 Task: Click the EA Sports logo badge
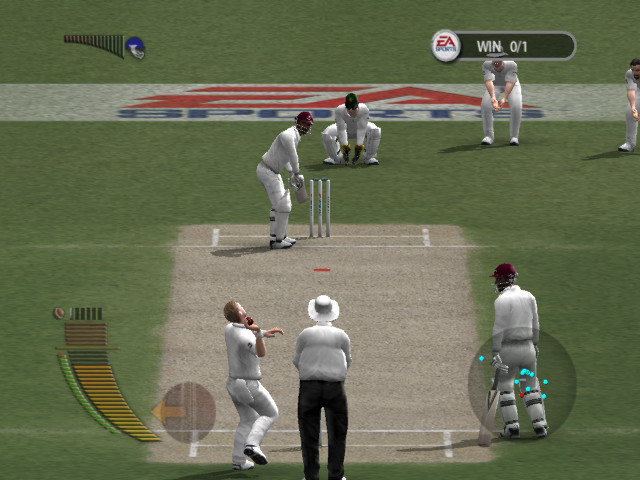(446, 45)
